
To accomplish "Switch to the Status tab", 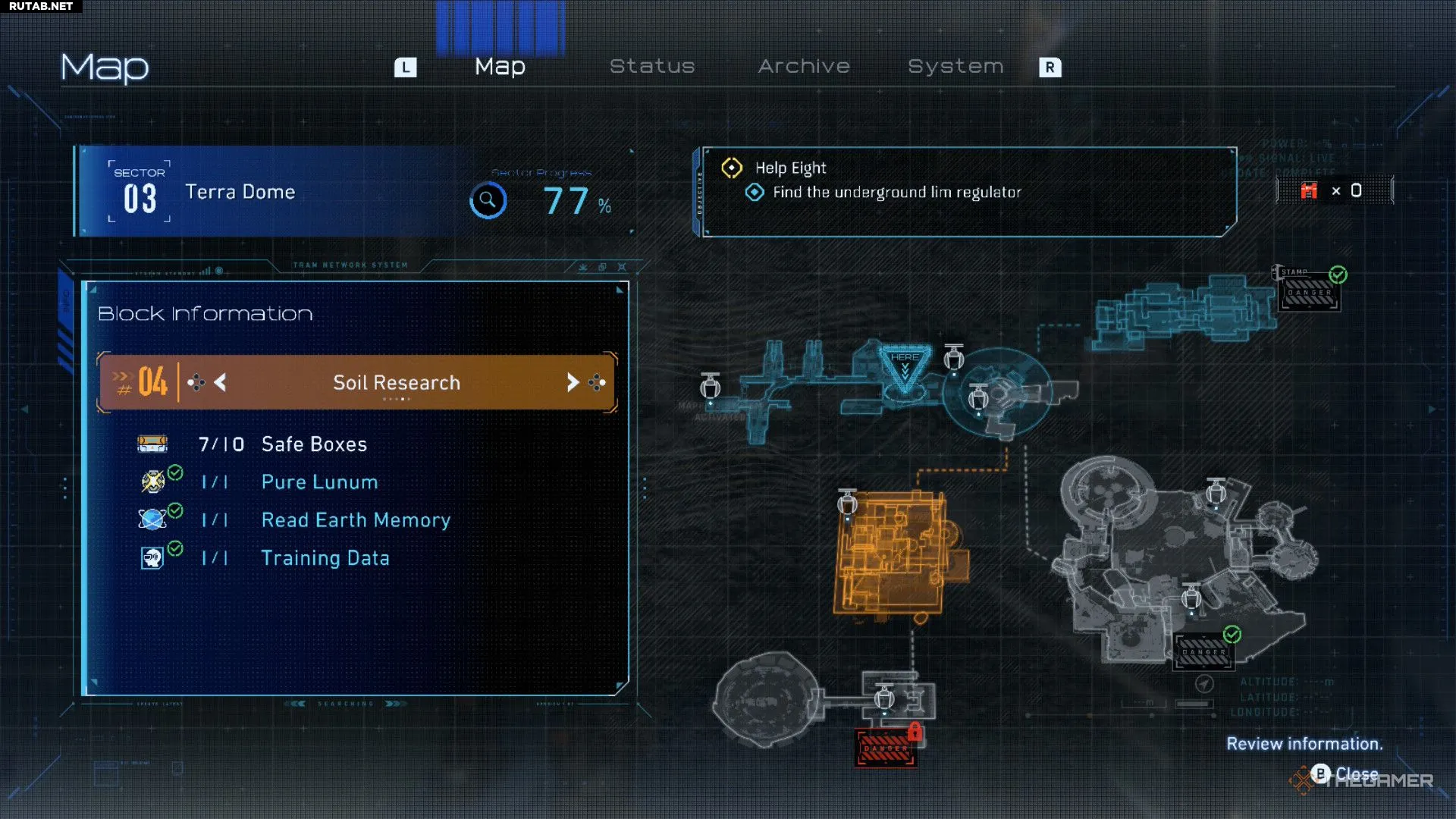I will point(652,67).
